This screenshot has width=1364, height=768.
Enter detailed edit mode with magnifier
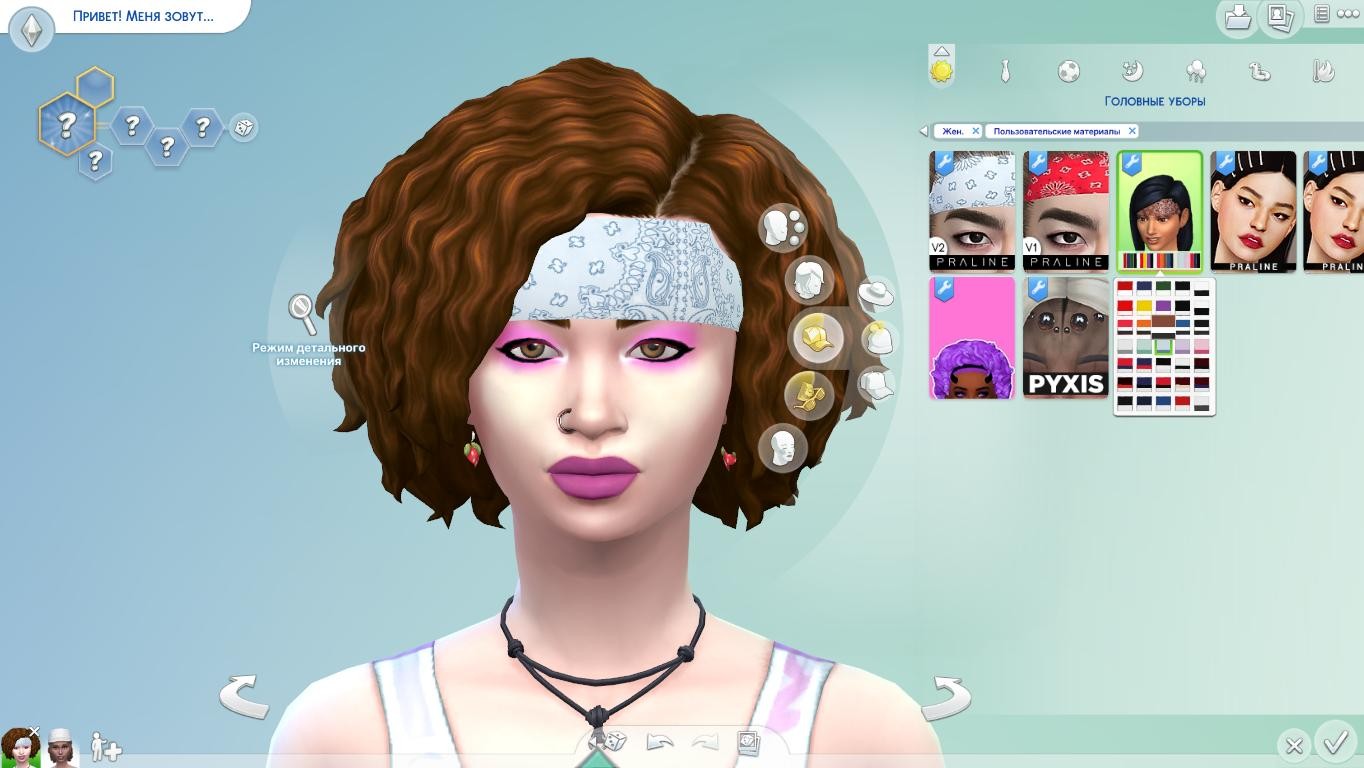(x=302, y=313)
